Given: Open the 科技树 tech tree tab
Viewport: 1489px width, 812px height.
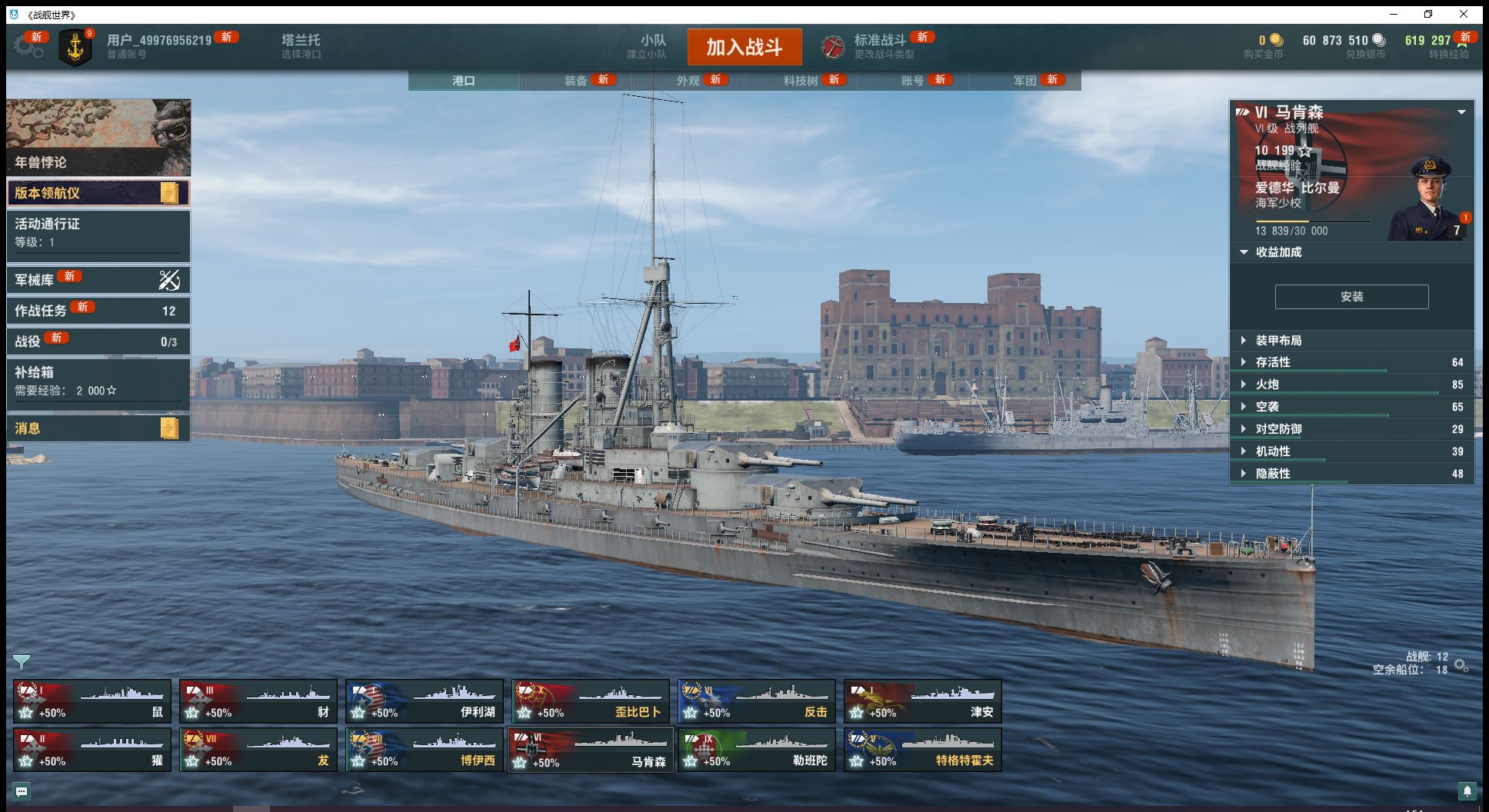Looking at the screenshot, I should coord(801,81).
